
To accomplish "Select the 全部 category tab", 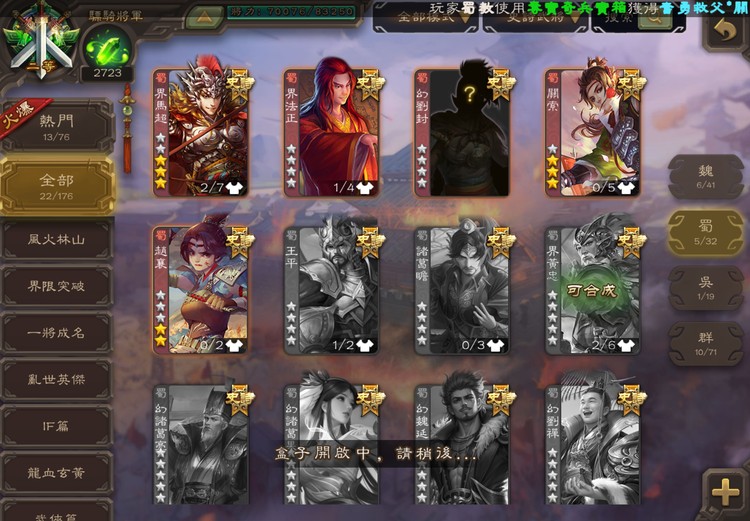I will 56,186.
